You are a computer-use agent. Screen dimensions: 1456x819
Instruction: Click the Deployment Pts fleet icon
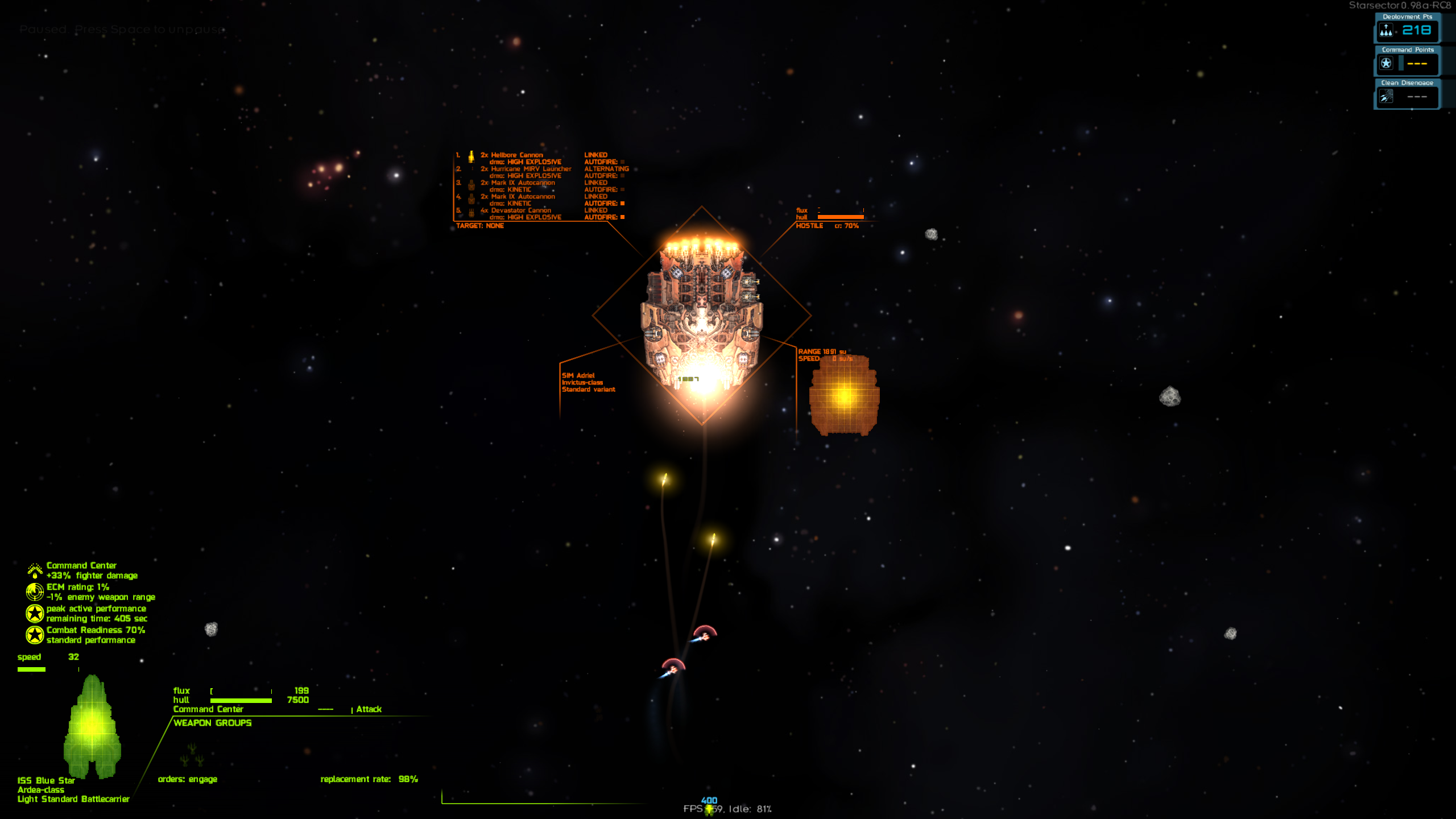[1386, 30]
